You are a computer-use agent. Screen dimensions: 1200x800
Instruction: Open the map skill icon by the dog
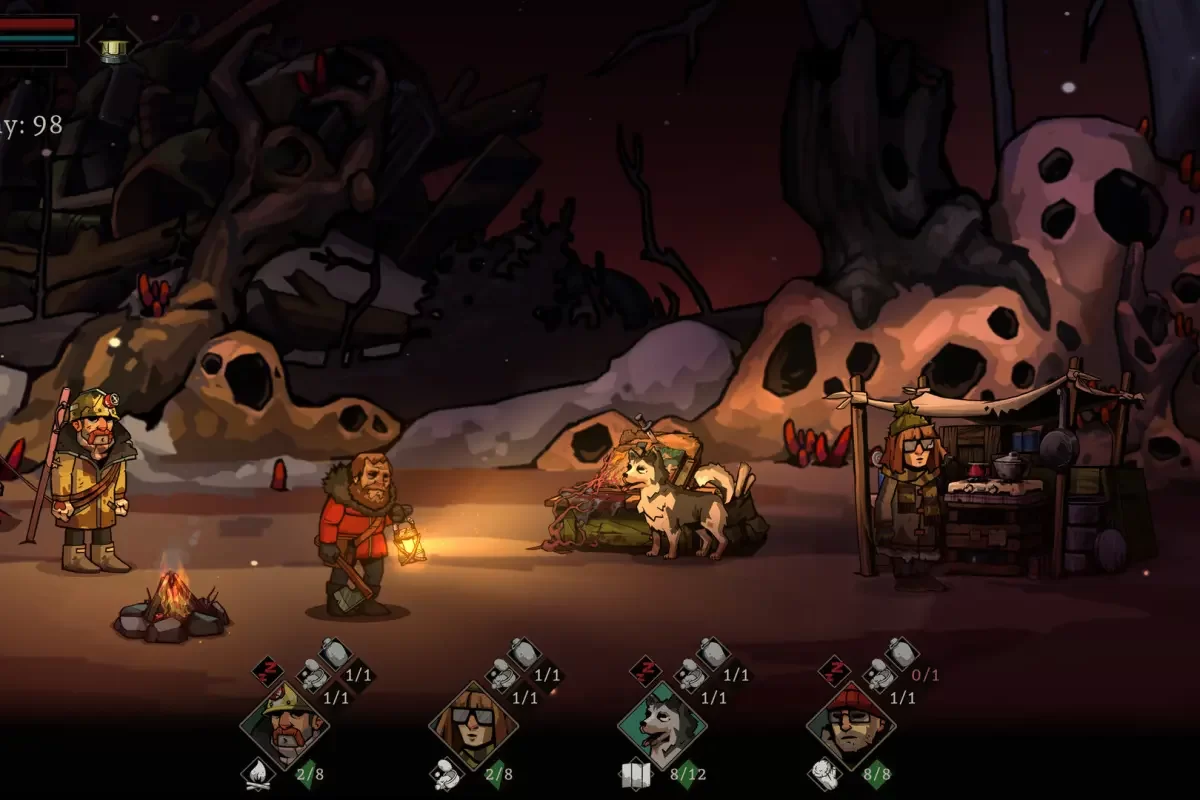pyautogui.click(x=635, y=772)
